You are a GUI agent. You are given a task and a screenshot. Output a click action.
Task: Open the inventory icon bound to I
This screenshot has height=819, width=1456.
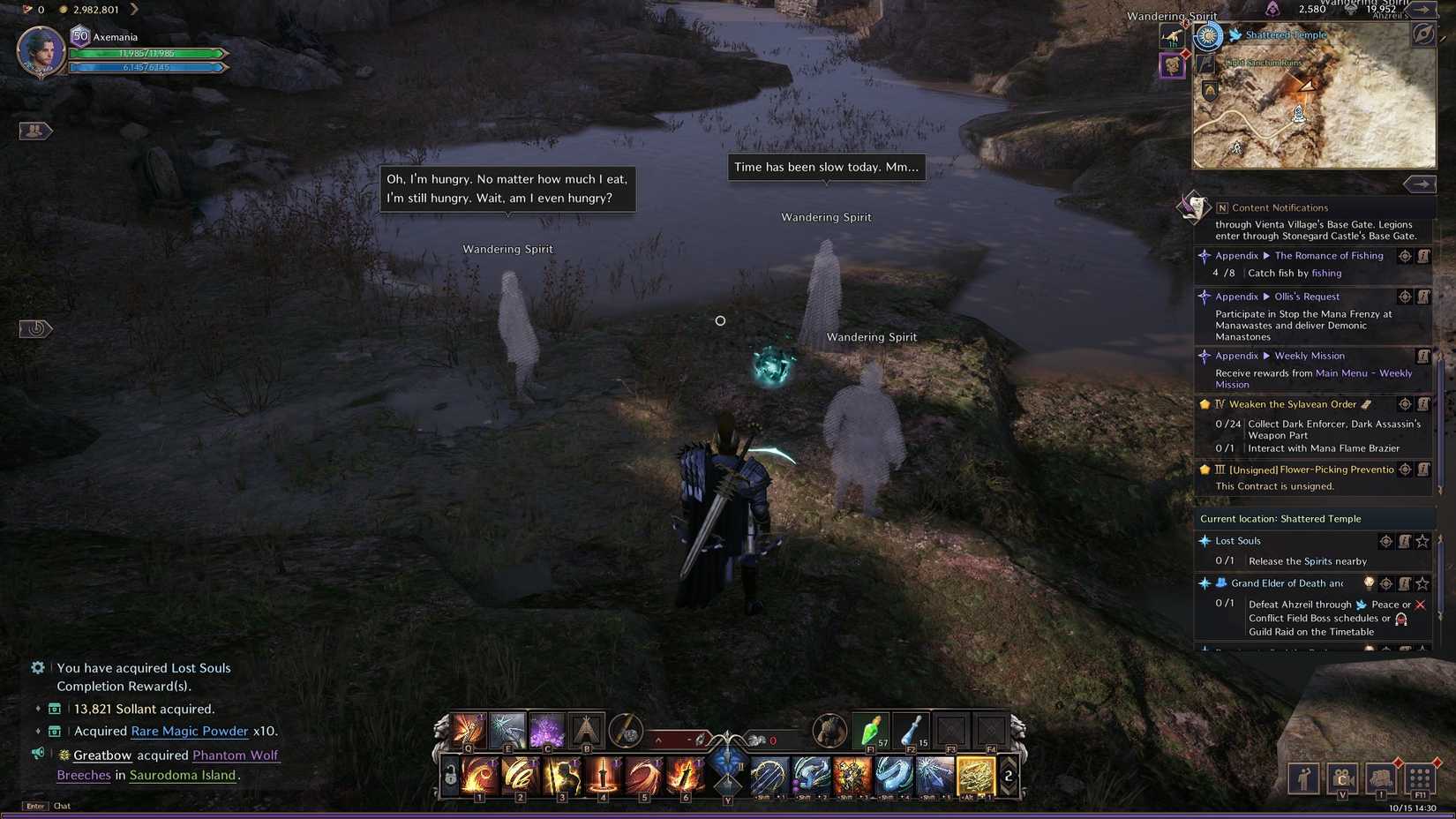[1381, 778]
